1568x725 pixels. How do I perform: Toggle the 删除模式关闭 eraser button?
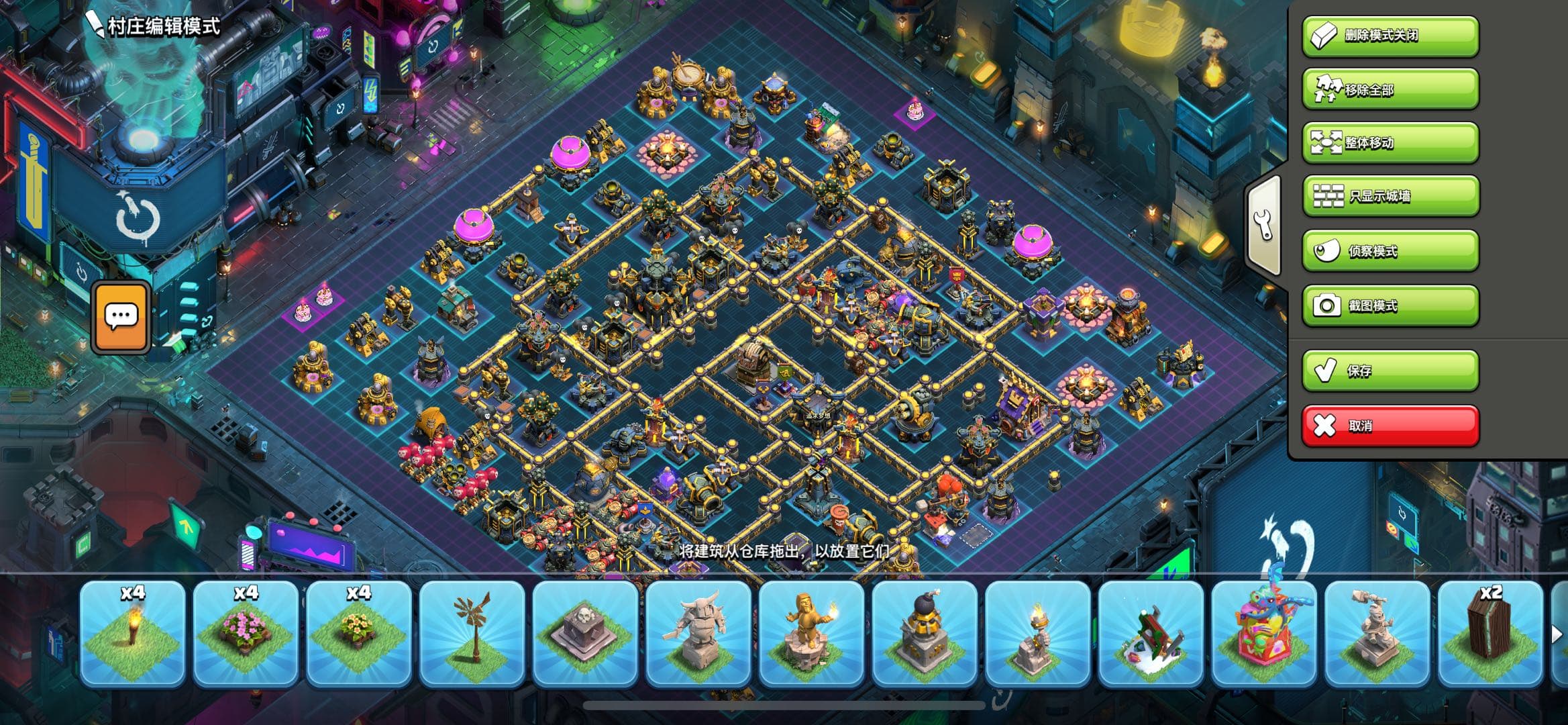[1390, 36]
